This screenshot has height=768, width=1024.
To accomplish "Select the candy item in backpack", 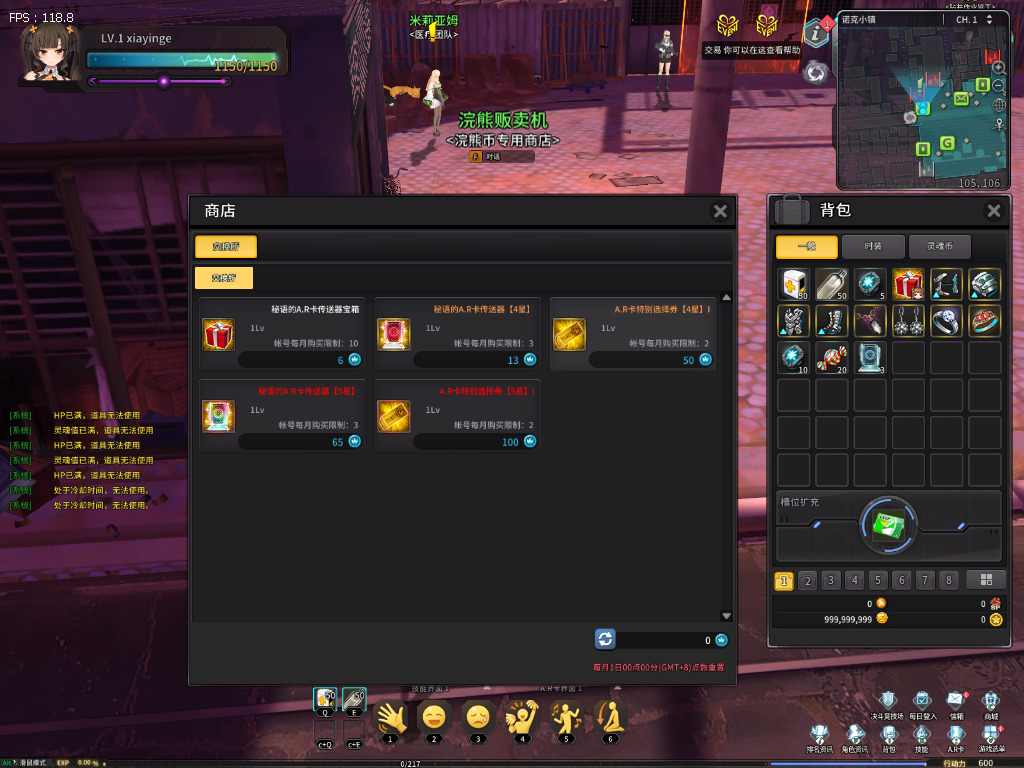I will pyautogui.click(x=832, y=358).
